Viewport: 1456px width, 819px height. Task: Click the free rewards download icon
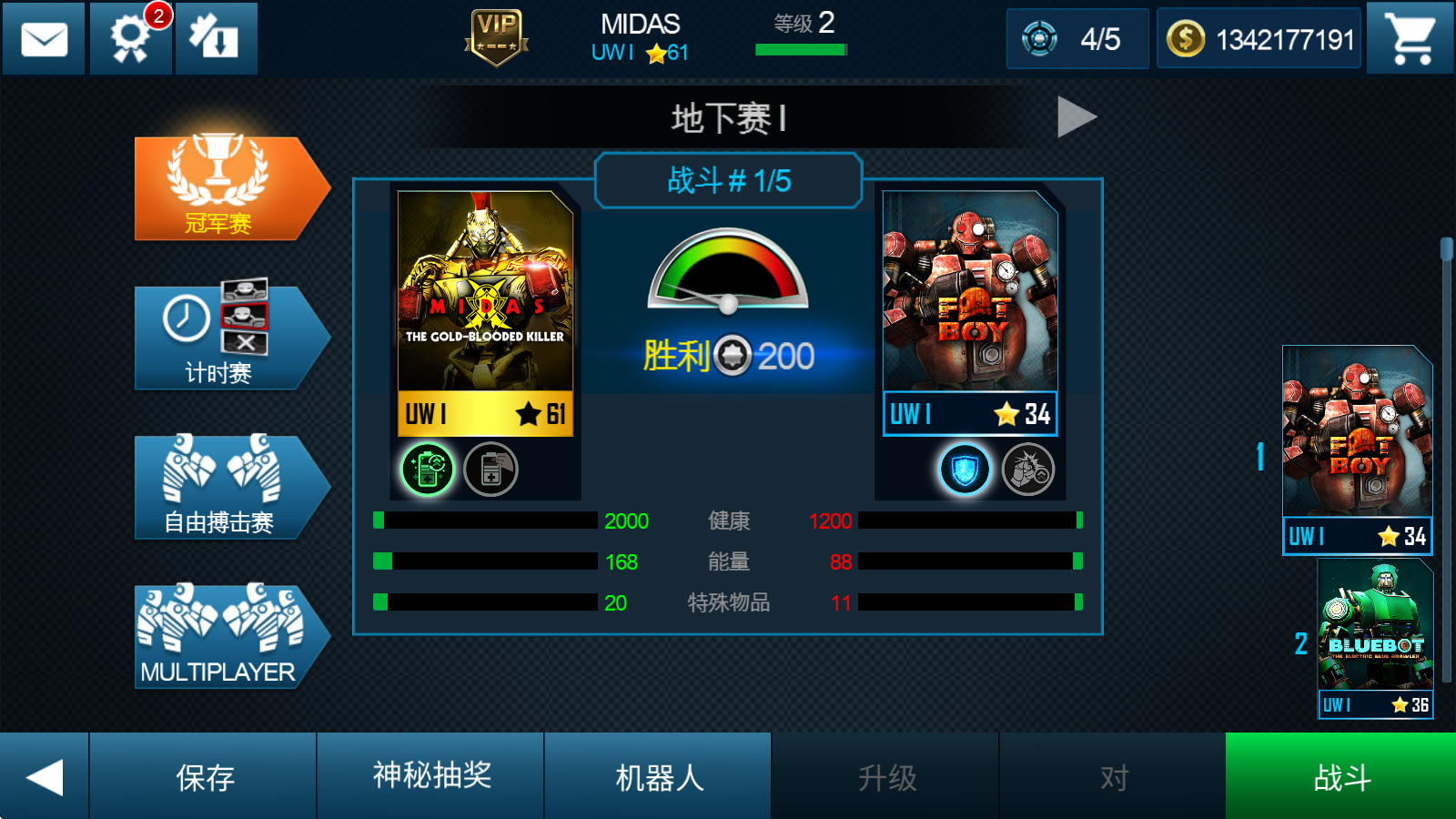(216, 38)
